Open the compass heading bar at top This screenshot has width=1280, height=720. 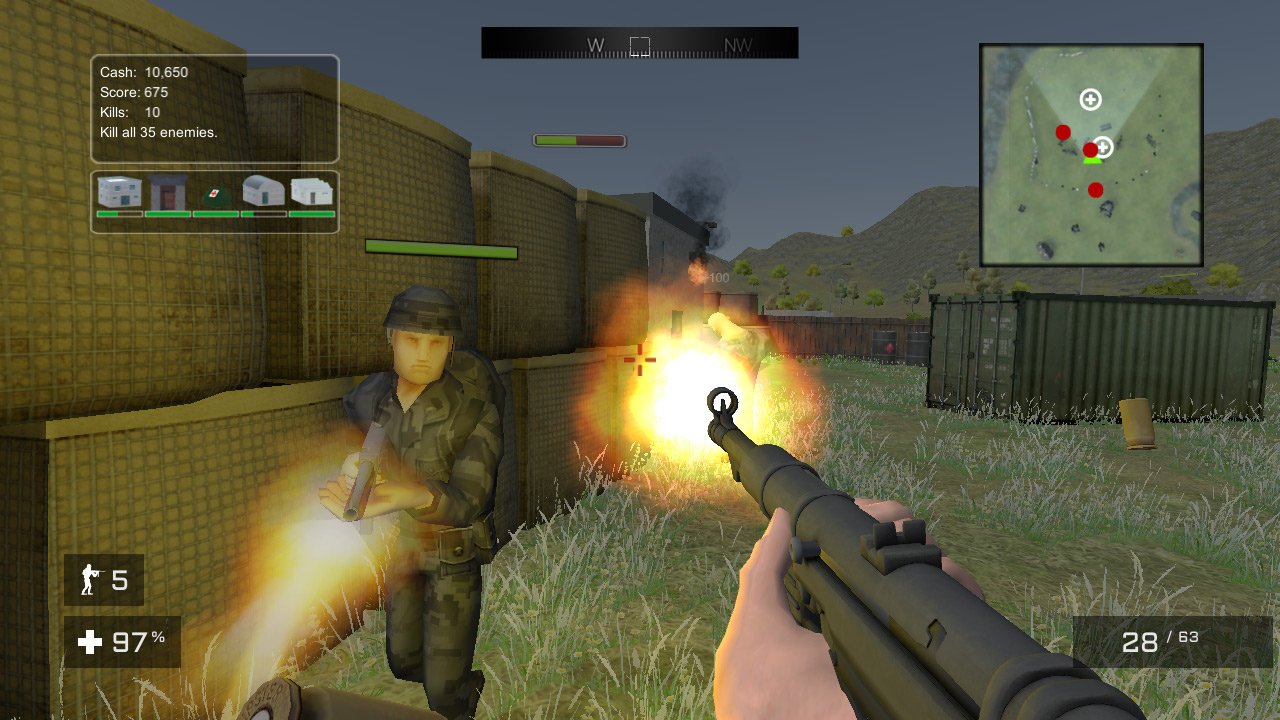pyautogui.click(x=639, y=42)
